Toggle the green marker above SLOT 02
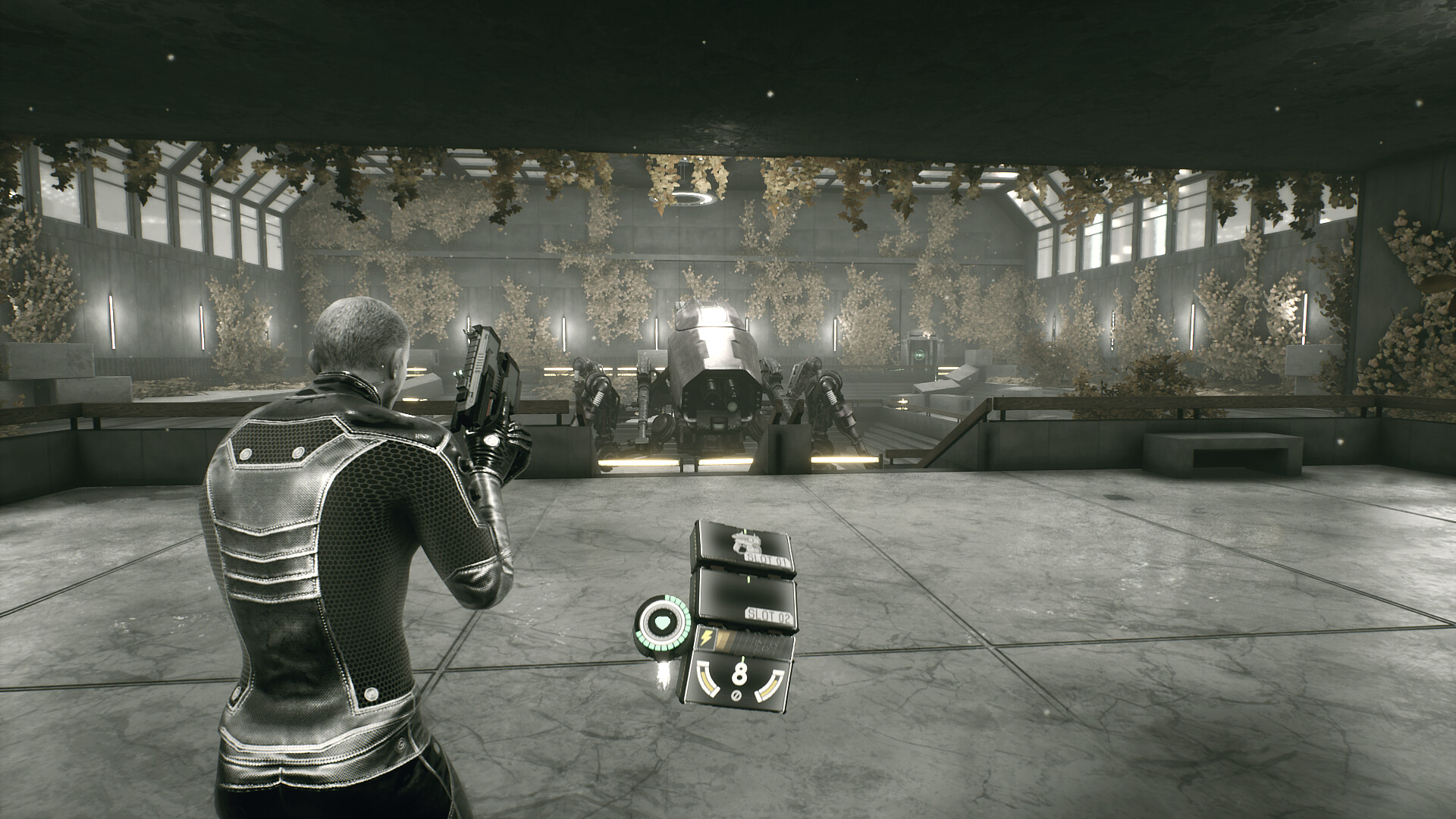Viewport: 1456px width, 819px height. 748,580
